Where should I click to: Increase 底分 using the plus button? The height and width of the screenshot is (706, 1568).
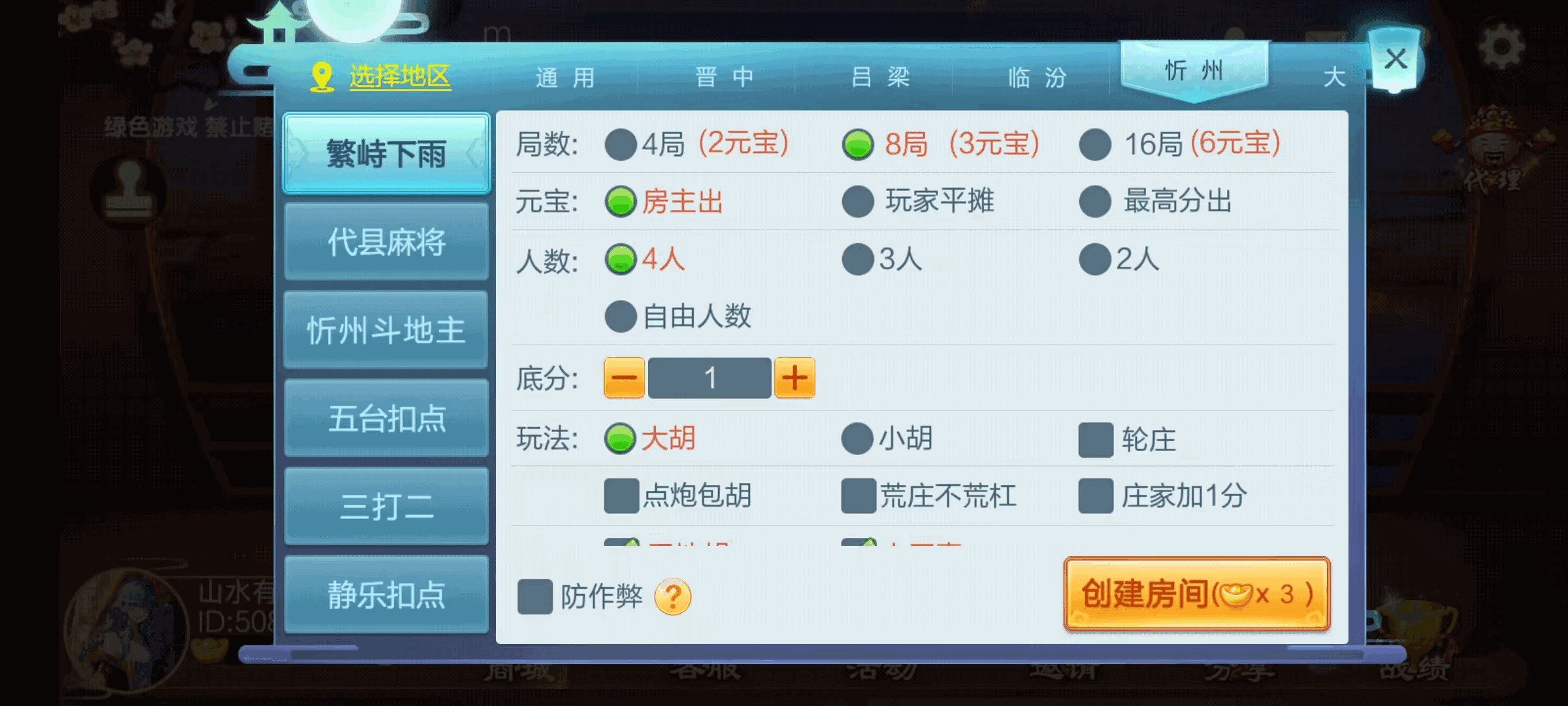tap(794, 377)
